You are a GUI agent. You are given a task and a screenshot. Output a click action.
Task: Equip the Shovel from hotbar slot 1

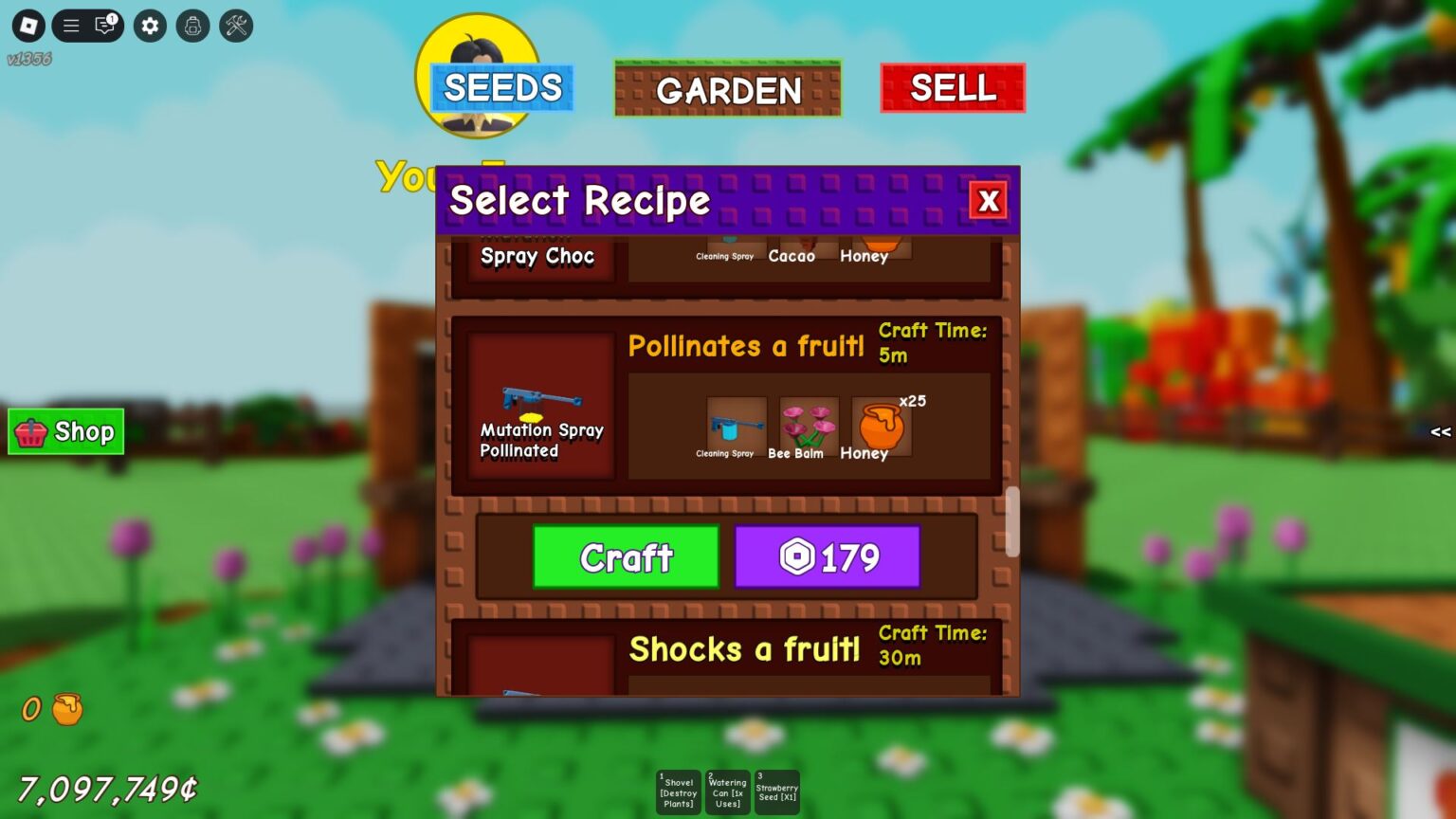coord(678,792)
